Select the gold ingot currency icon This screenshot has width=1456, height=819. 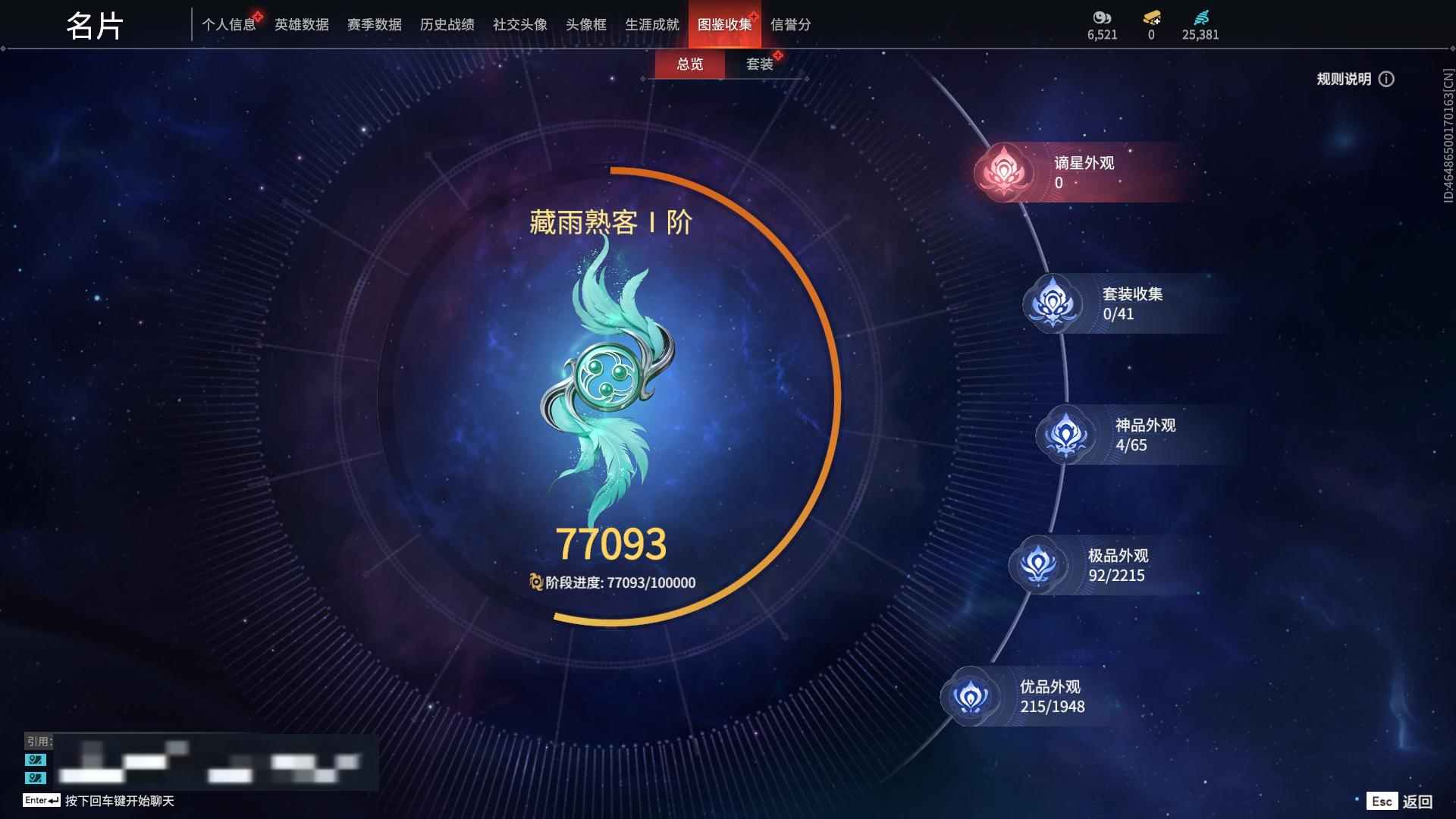tap(1151, 17)
